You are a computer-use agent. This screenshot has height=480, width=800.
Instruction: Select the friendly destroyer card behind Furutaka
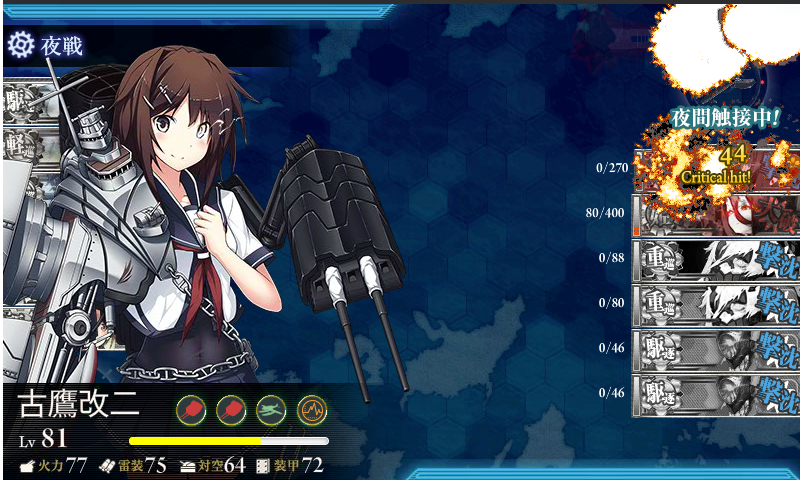point(20,100)
